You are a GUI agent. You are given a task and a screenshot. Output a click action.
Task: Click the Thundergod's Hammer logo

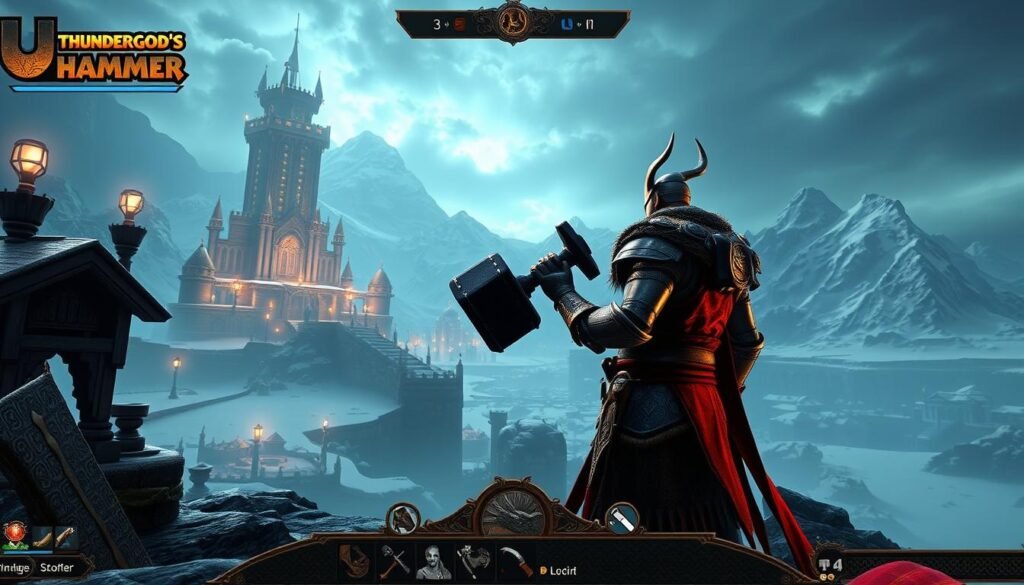93,54
